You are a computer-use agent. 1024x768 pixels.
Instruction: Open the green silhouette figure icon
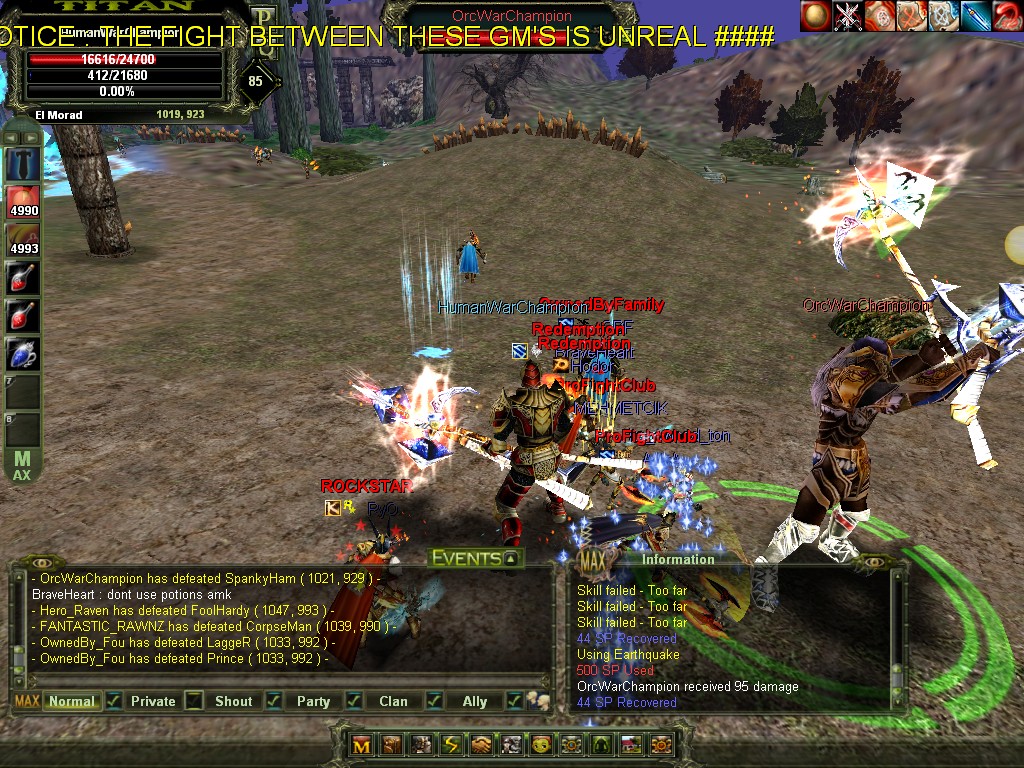point(601,745)
